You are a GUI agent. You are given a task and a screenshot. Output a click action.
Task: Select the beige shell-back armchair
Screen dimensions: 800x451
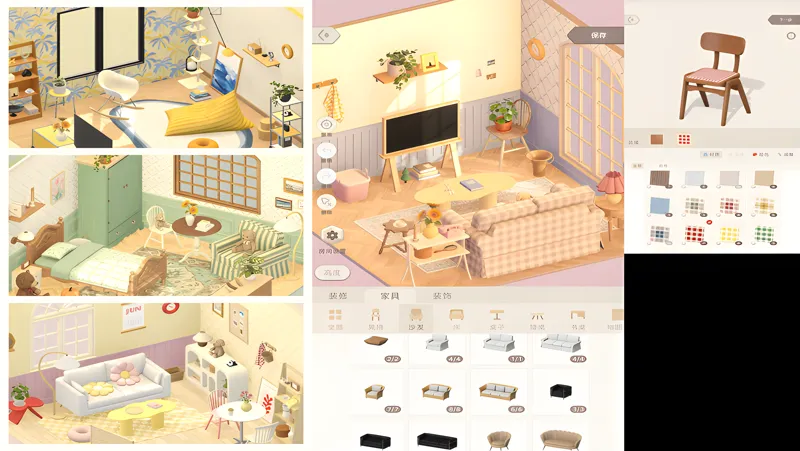click(x=497, y=437)
